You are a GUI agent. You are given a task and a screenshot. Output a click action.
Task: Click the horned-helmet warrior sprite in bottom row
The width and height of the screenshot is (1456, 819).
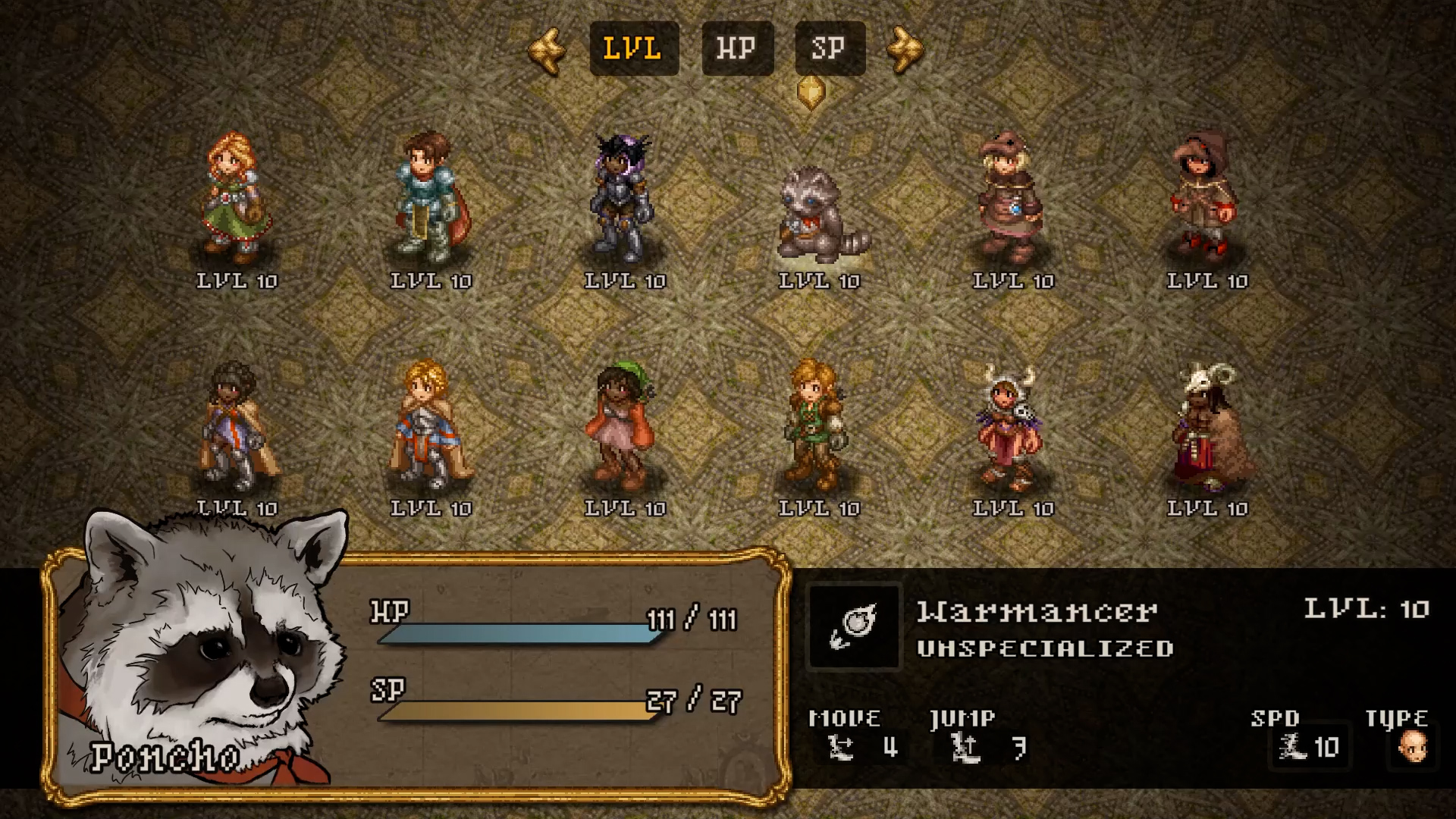tap(1009, 428)
